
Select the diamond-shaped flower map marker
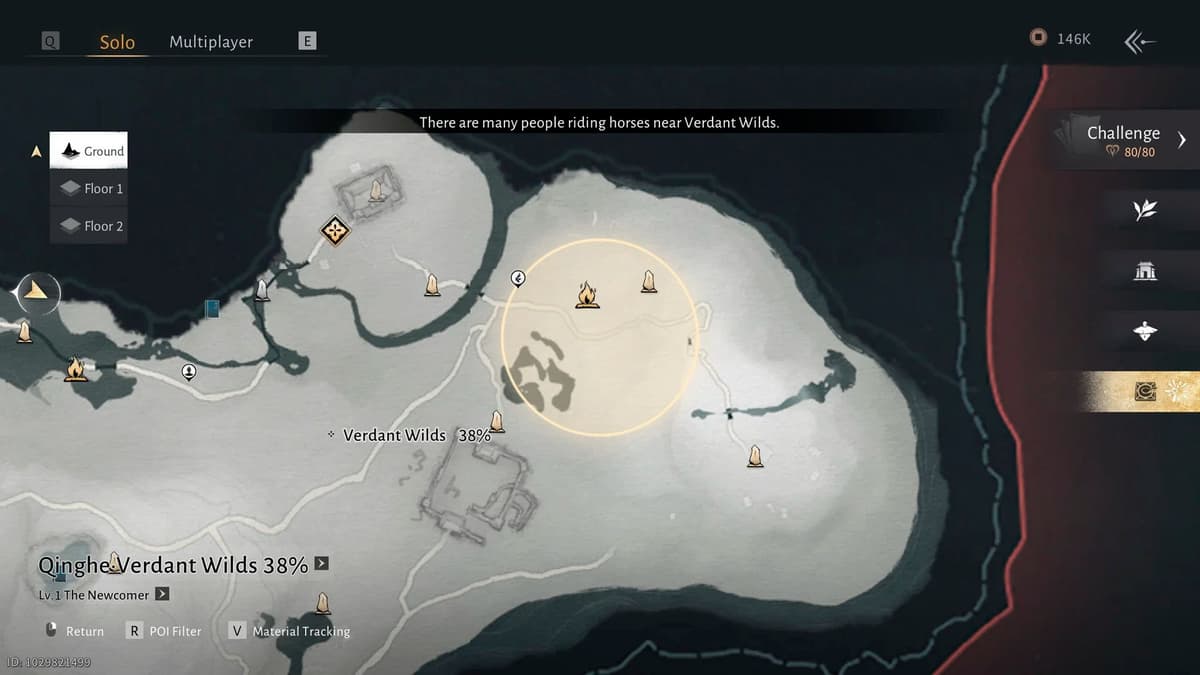[334, 231]
